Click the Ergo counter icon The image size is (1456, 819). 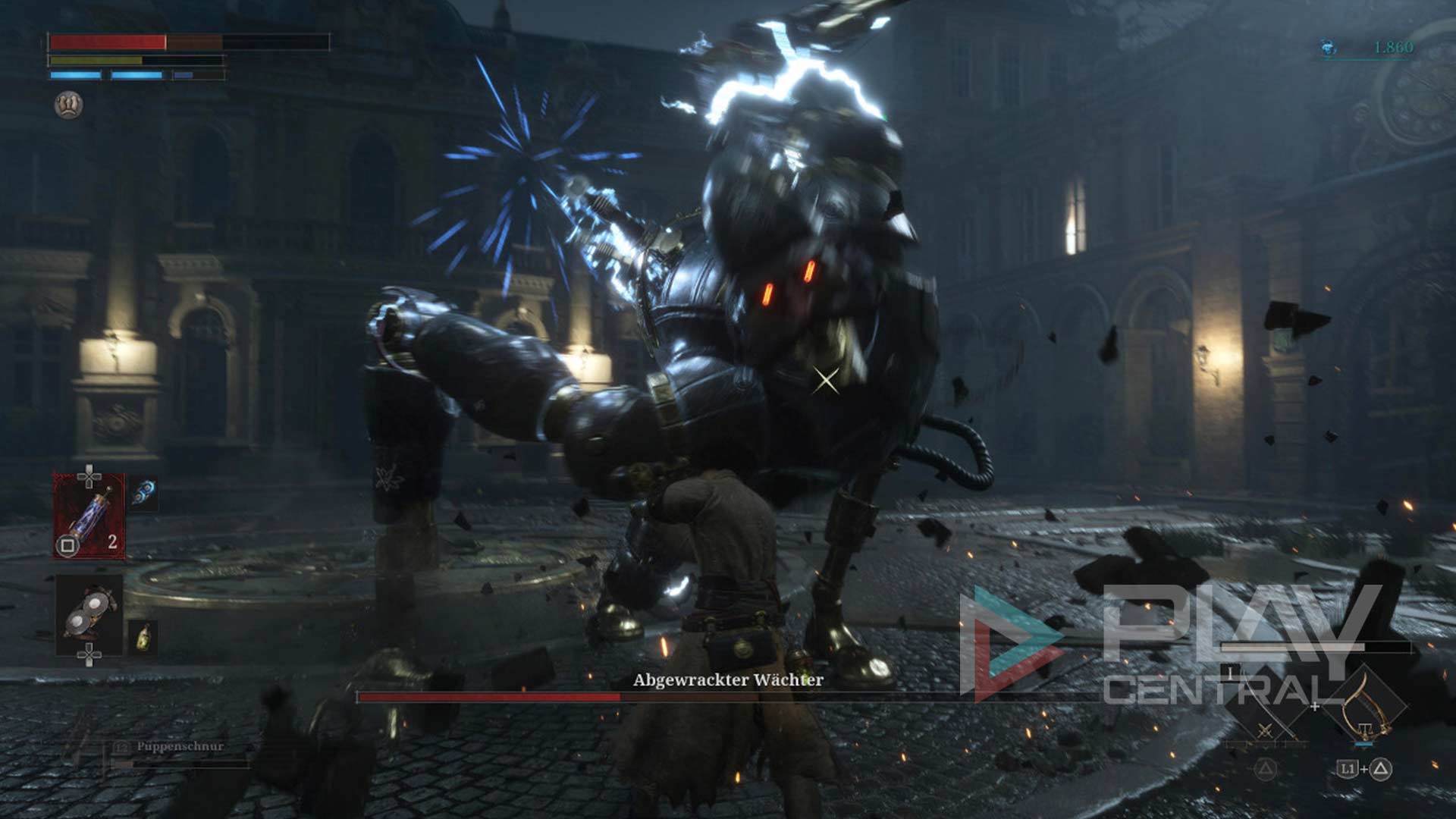pyautogui.click(x=1329, y=49)
